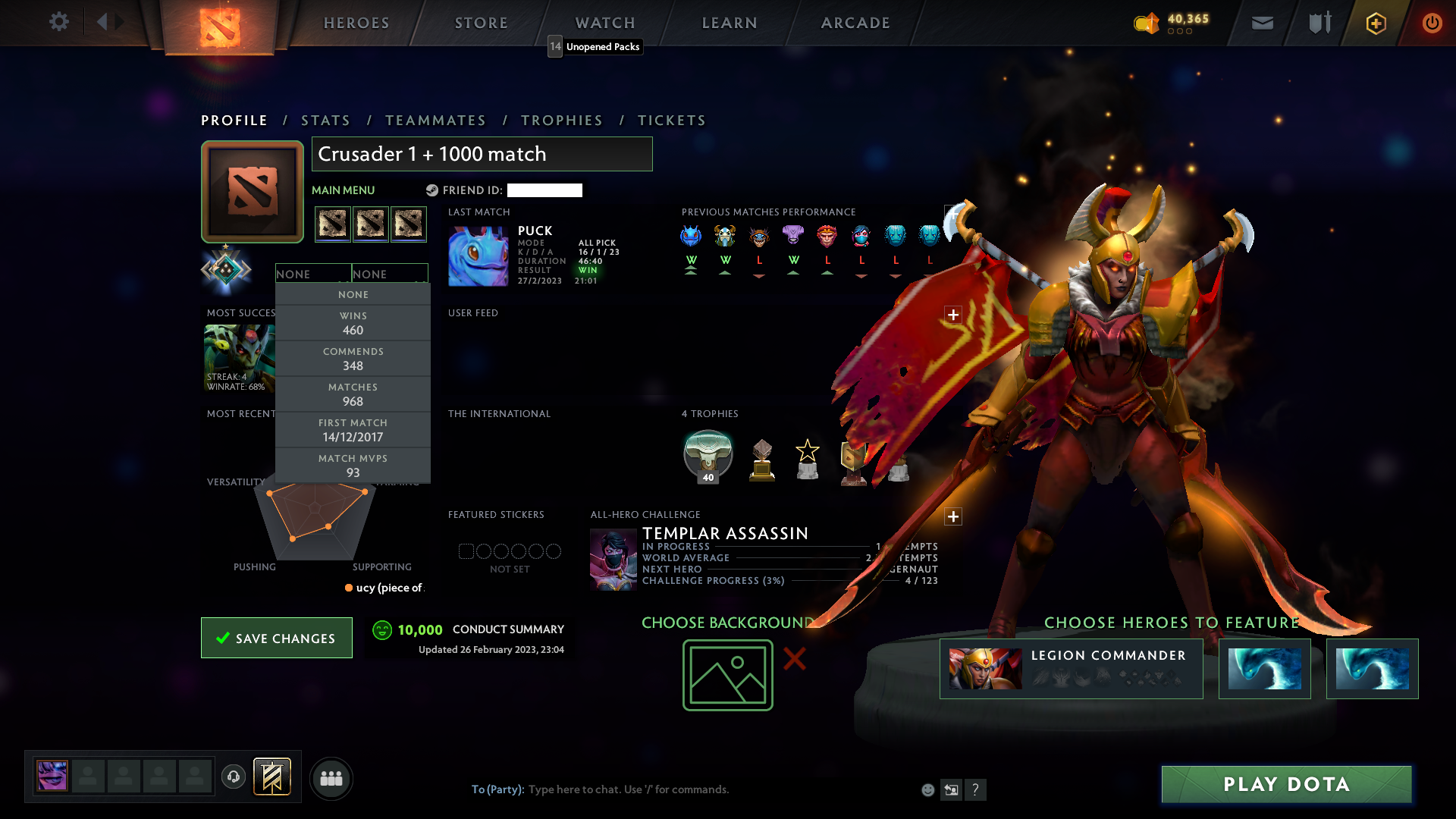Viewport: 1456px width, 819px height.
Task: Remove the chosen background with red X
Action: (x=795, y=660)
